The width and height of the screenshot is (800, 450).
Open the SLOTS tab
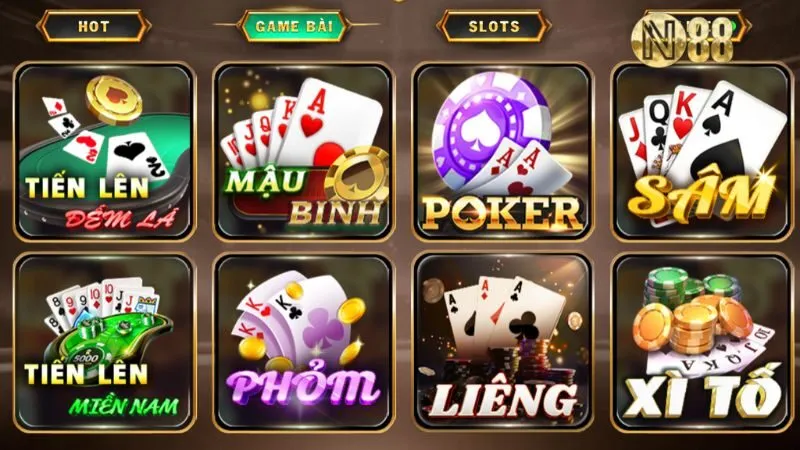495,26
